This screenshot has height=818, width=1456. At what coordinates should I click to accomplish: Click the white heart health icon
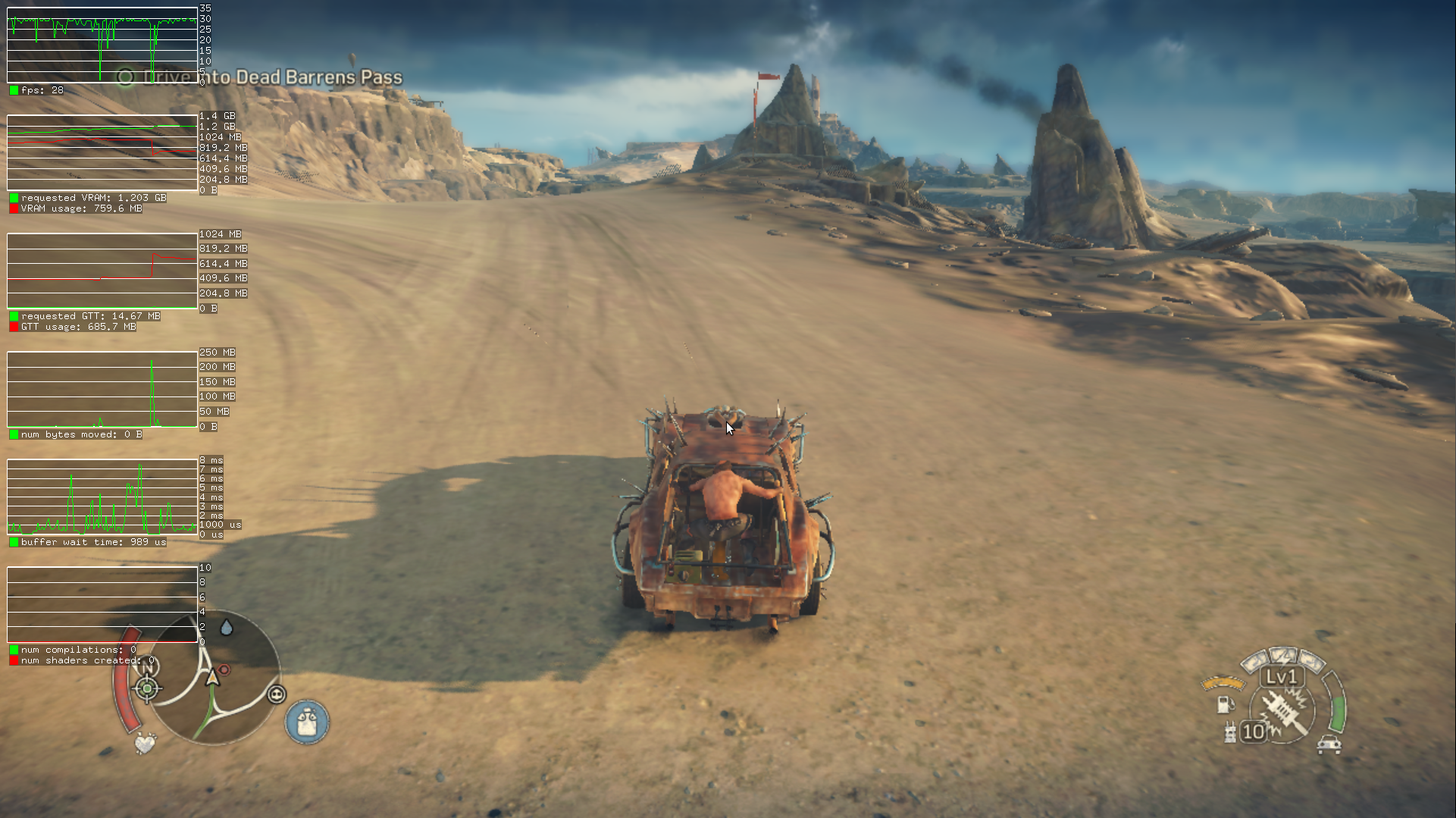pyautogui.click(x=144, y=743)
